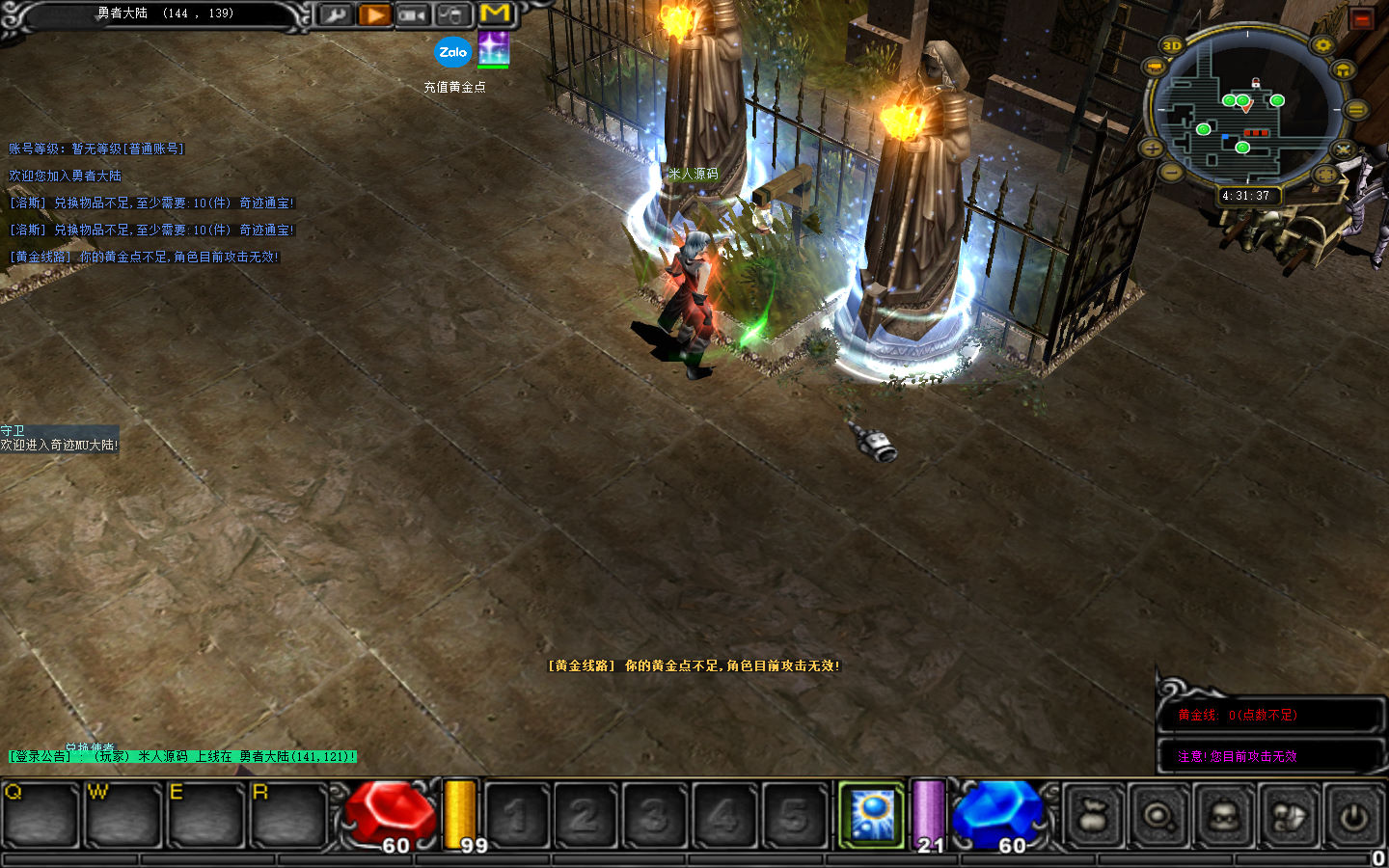
Task: Activate the blue orb skill icon
Action: point(872,816)
